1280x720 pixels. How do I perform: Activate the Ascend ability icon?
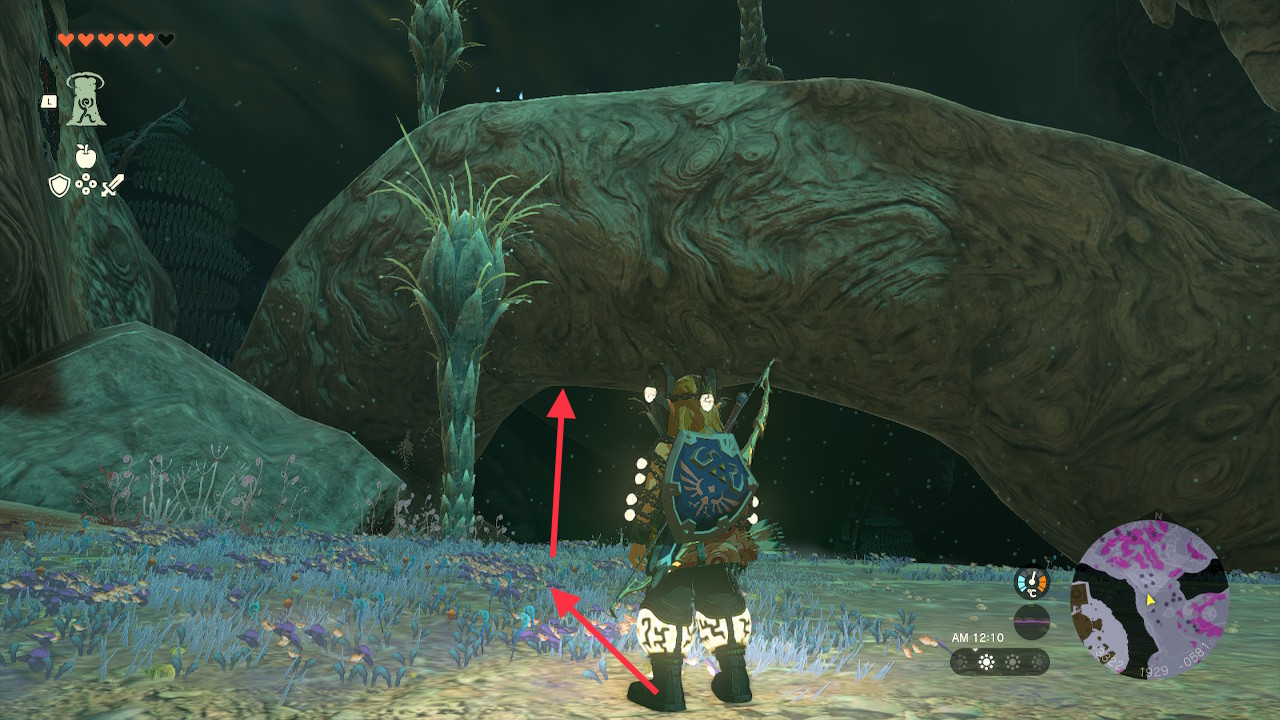click(87, 101)
